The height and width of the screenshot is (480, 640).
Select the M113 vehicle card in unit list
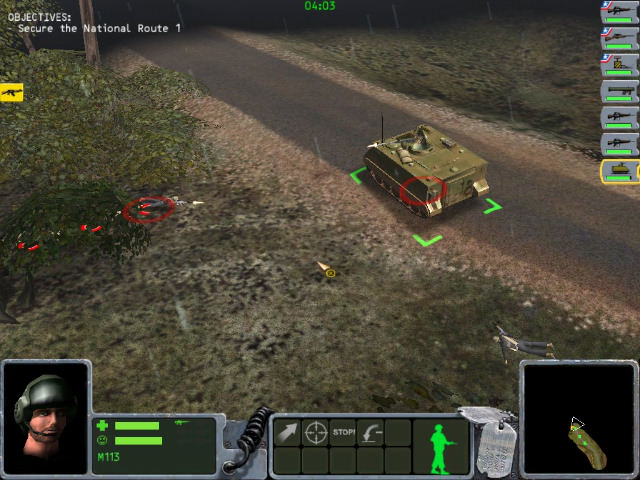click(620, 170)
